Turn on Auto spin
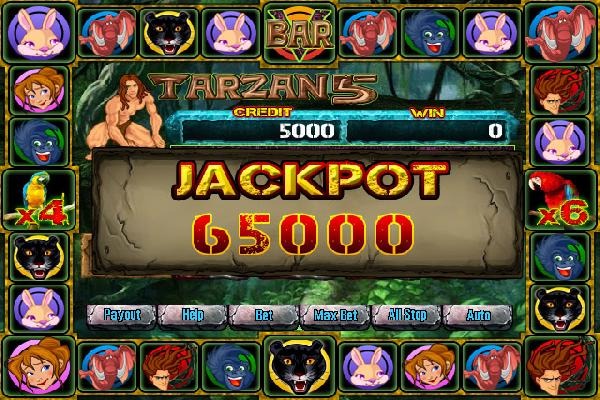Screen dimensions: 600x400 [x=478, y=315]
